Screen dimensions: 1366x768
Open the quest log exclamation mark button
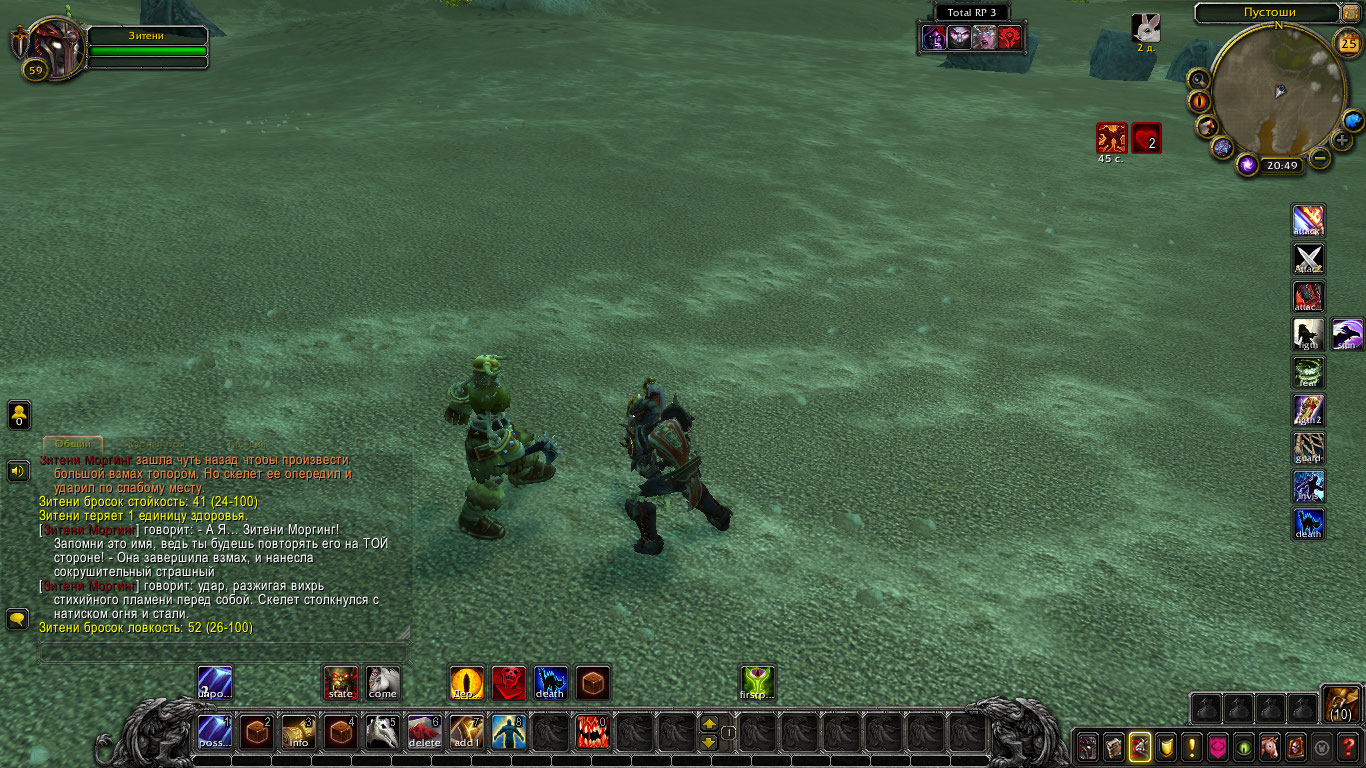[x=1191, y=746]
